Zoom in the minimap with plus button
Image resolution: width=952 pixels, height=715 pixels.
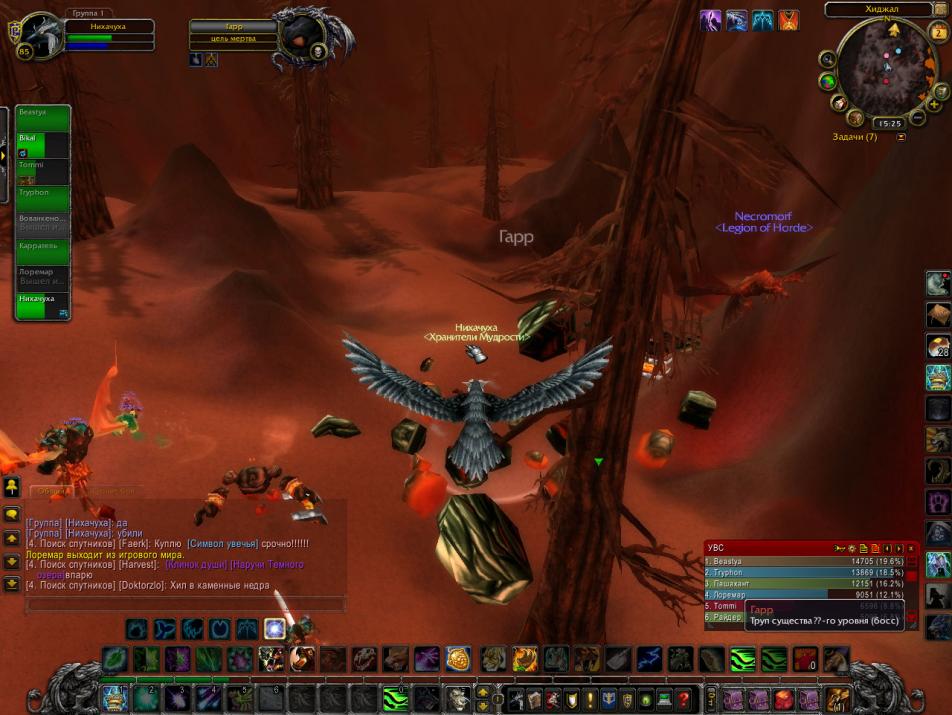[x=934, y=103]
